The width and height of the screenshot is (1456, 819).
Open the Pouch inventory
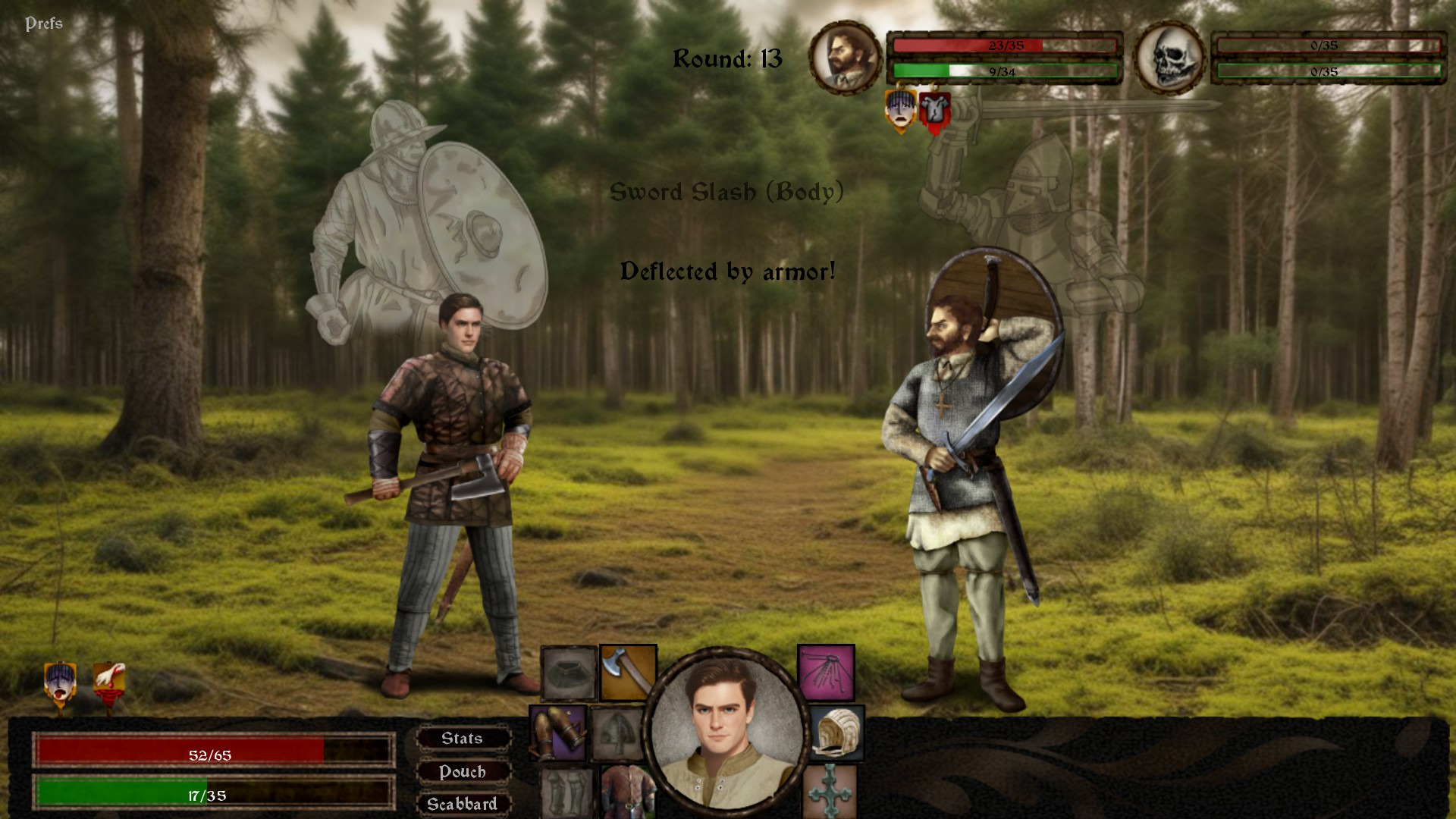462,772
